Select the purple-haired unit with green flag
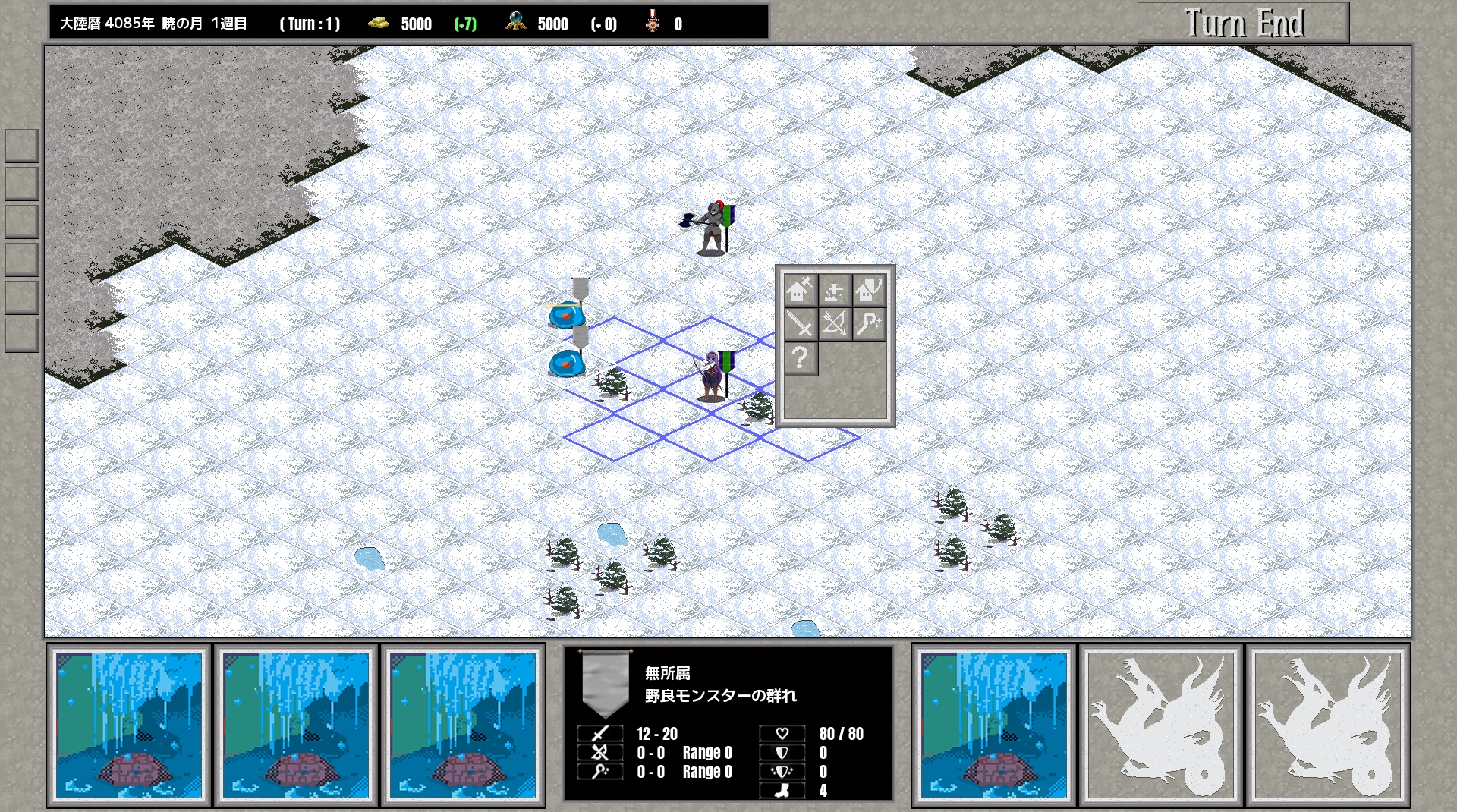1457x812 pixels. pyautogui.click(x=712, y=376)
